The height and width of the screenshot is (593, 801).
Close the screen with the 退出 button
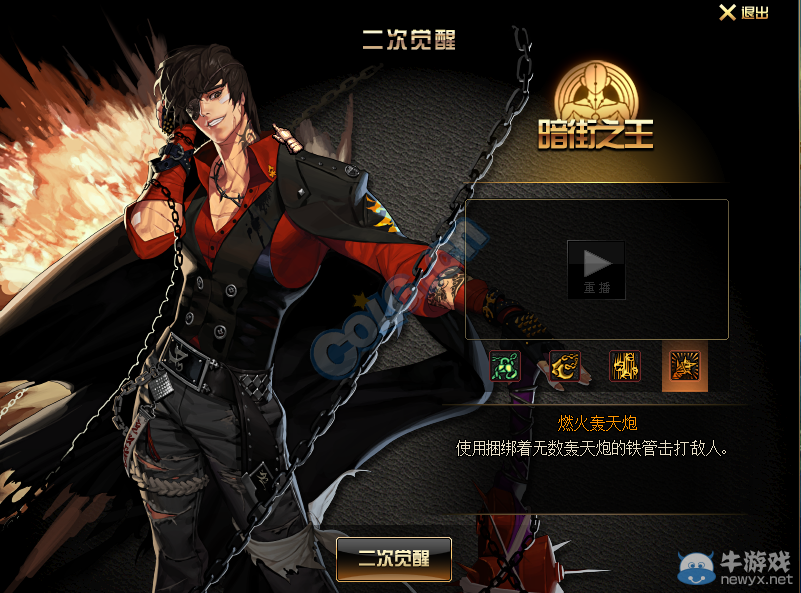(x=744, y=13)
